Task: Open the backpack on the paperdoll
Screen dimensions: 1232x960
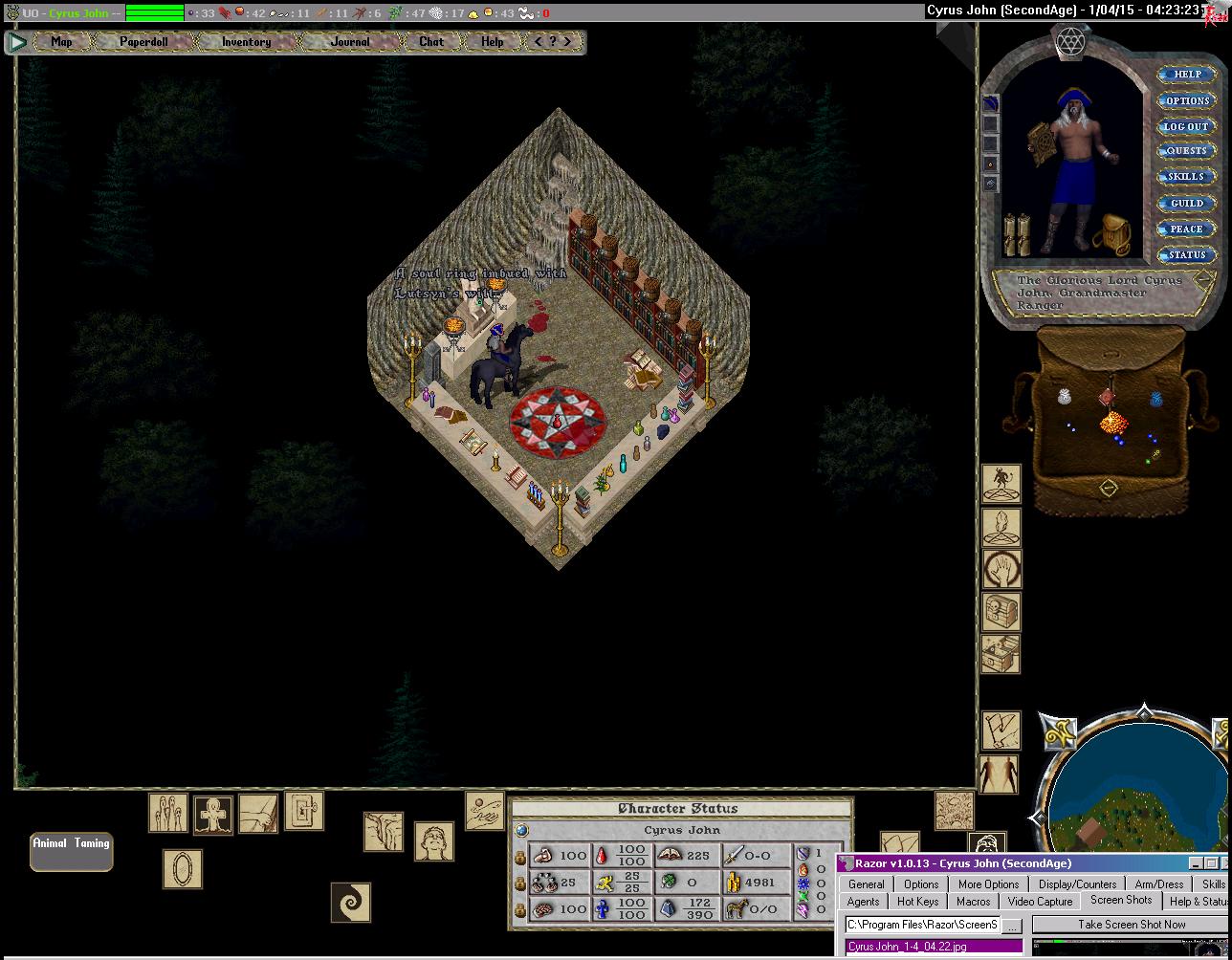Action: coord(1112,232)
